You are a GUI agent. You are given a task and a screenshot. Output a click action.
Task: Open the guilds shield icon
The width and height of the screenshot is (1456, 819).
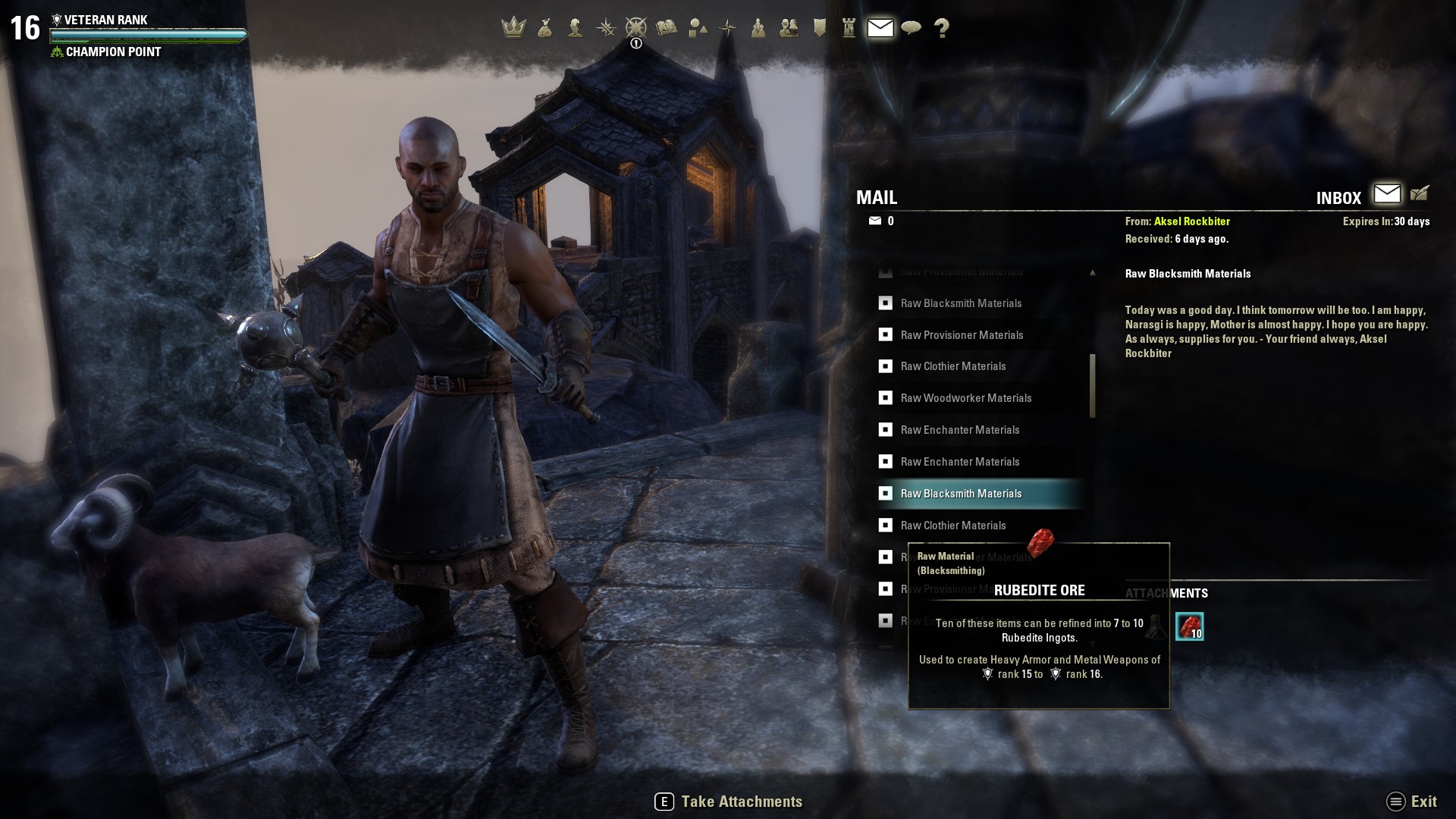point(820,28)
